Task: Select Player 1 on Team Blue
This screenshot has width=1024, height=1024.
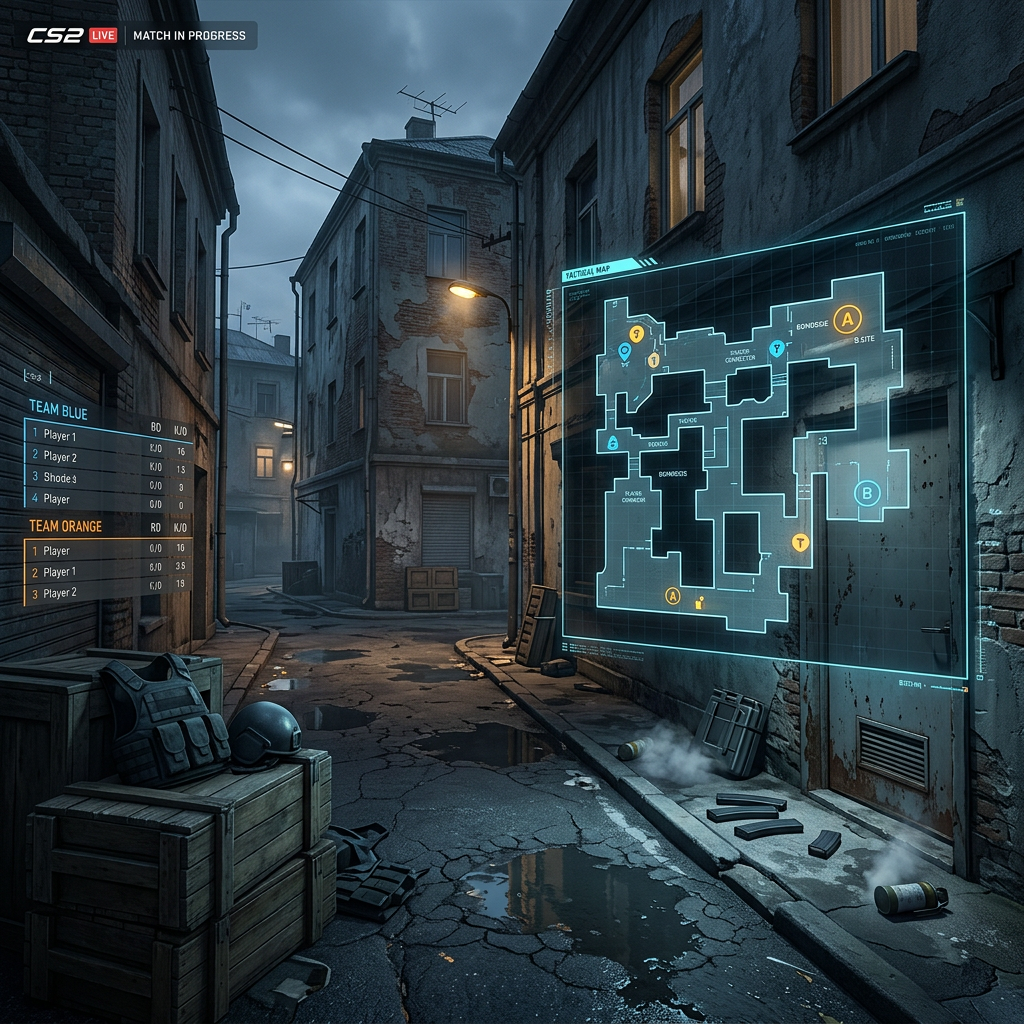Action: pyautogui.click(x=60, y=436)
